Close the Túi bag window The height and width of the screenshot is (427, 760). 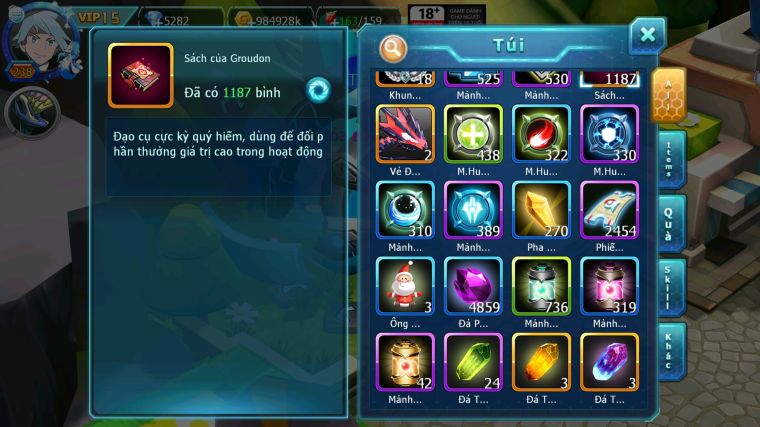tap(647, 36)
